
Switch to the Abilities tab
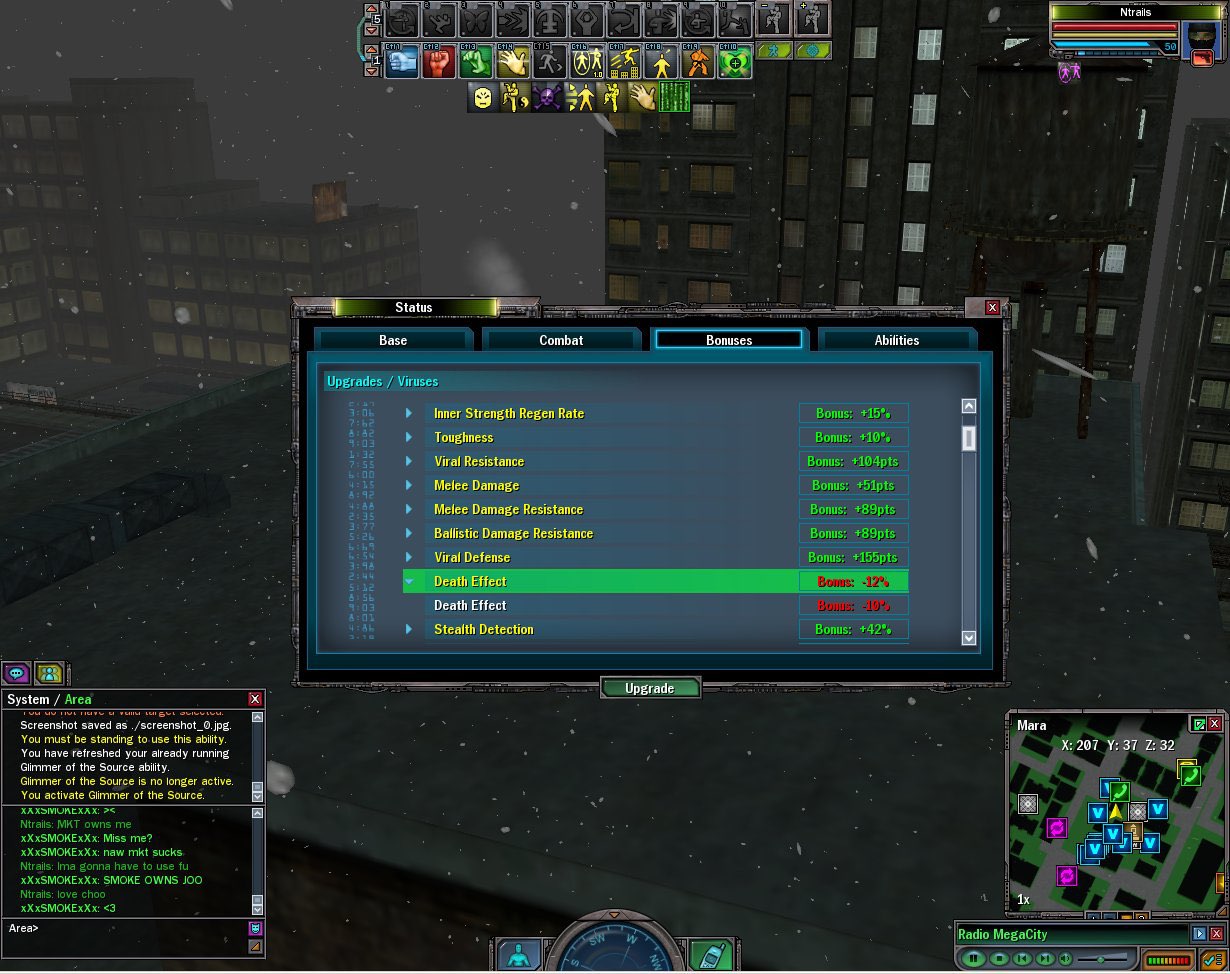click(x=896, y=340)
